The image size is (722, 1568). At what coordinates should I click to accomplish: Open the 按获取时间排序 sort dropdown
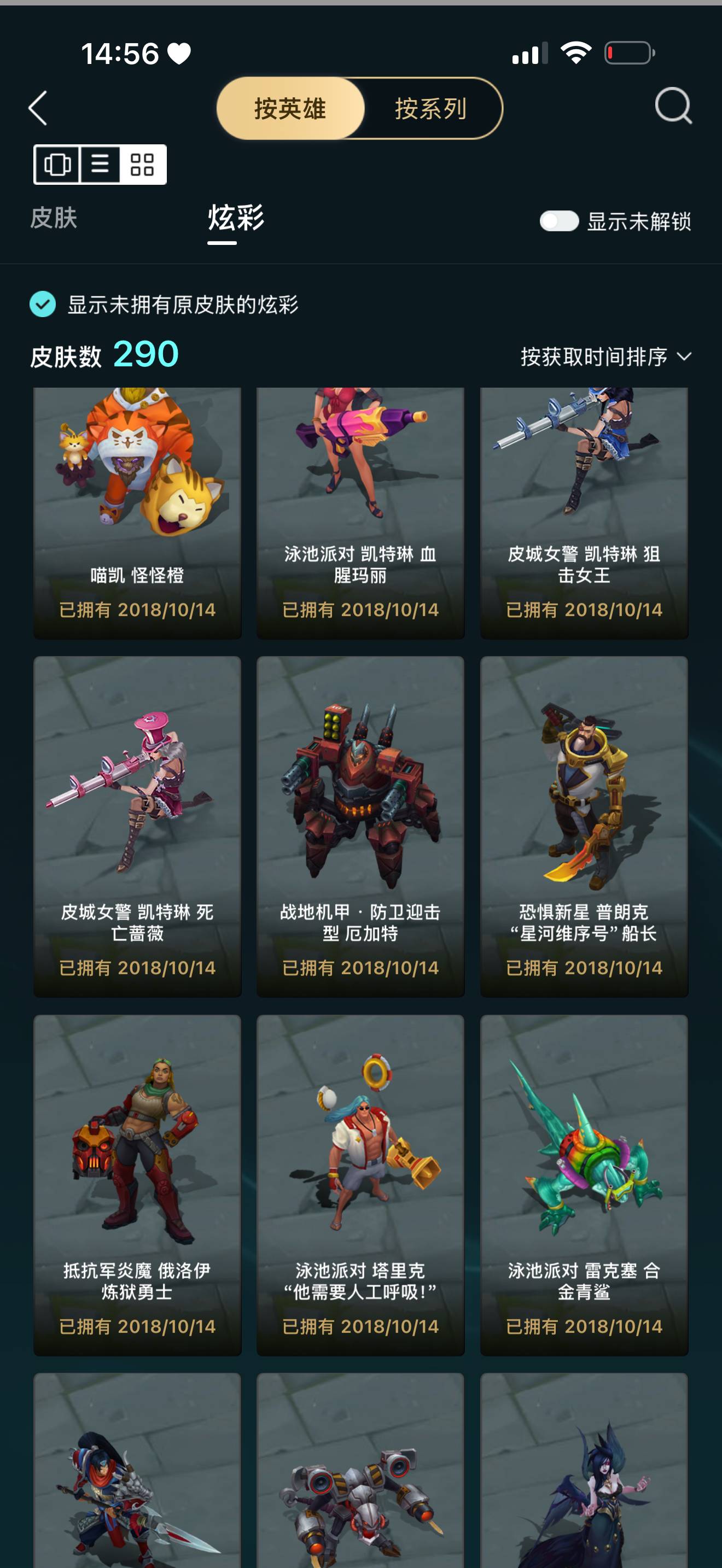pos(593,356)
